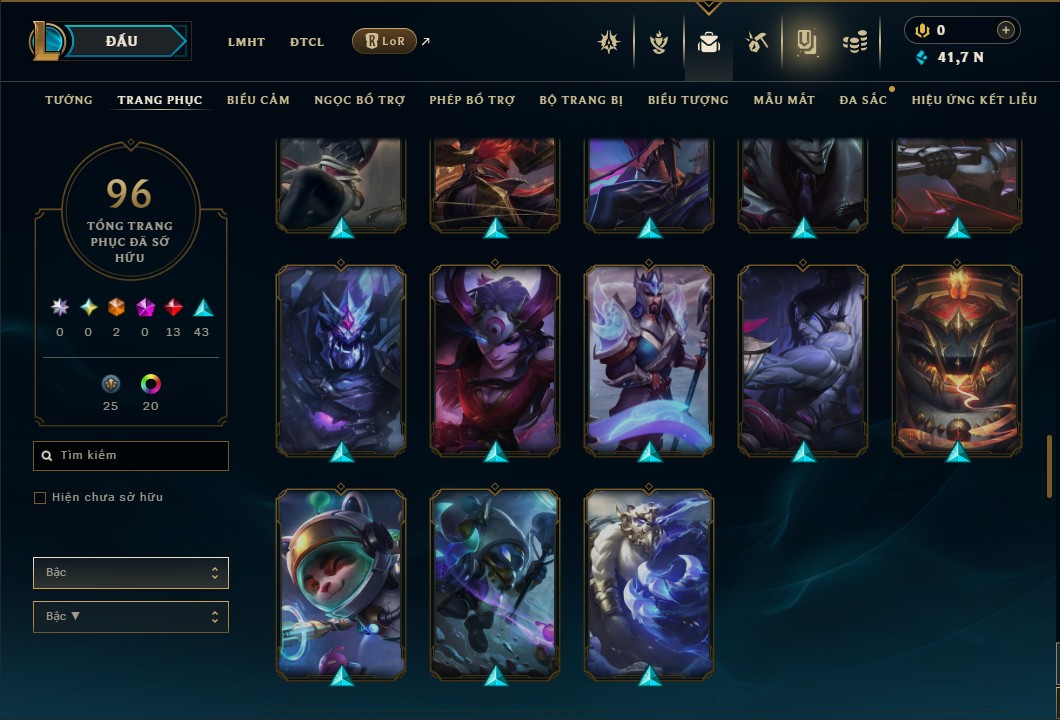Select the astronaut Teemo skin card
The width and height of the screenshot is (1060, 720).
[341, 582]
